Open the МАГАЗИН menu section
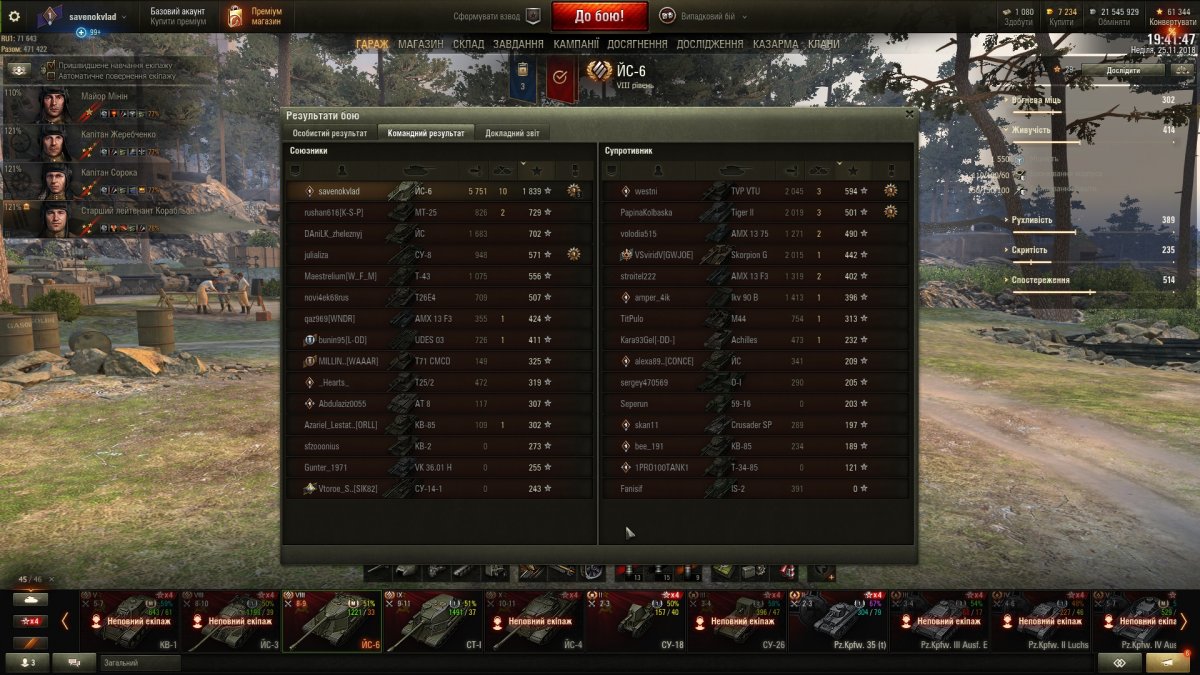Viewport: 1200px width, 675px height. [420, 44]
